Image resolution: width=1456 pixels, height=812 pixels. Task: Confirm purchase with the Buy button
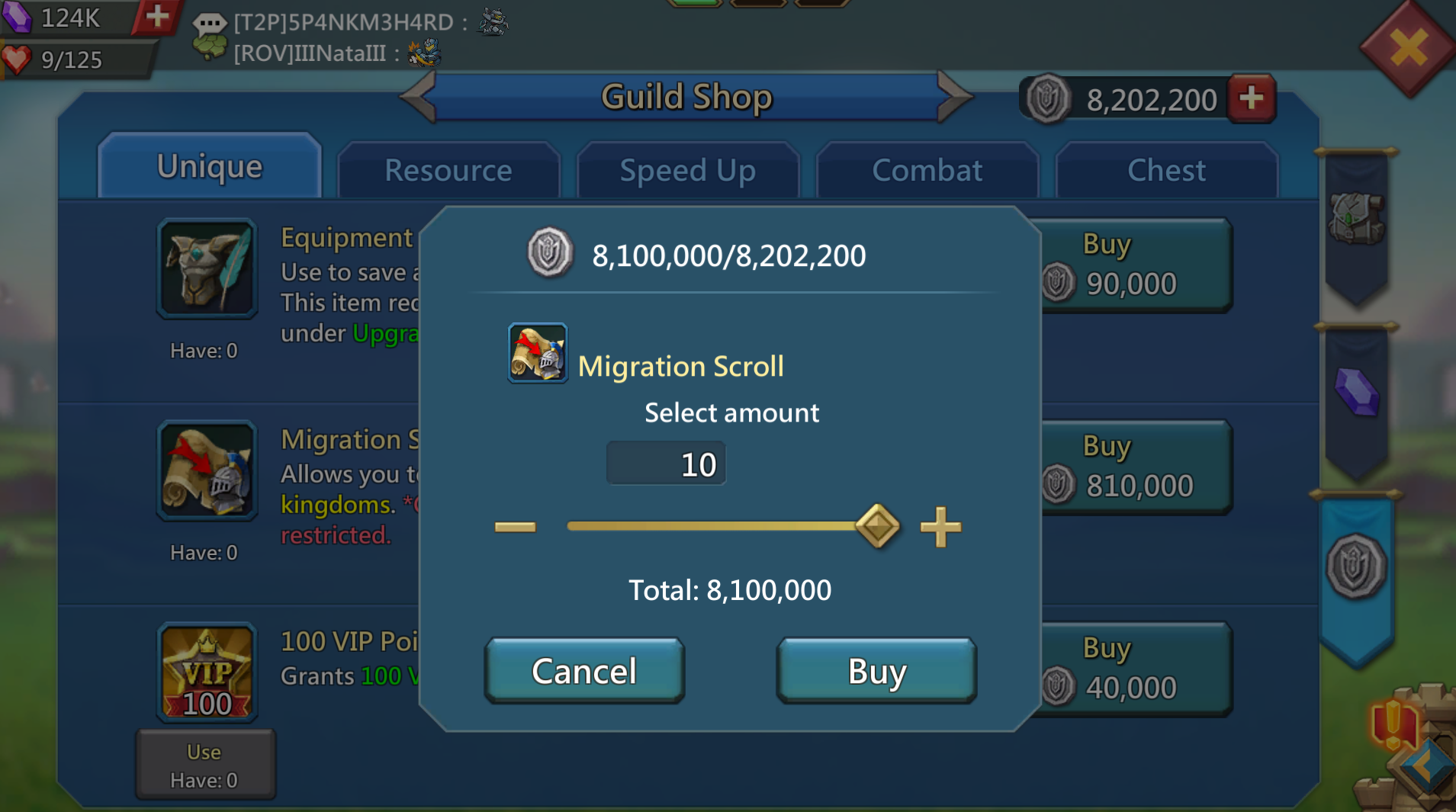[x=876, y=671]
